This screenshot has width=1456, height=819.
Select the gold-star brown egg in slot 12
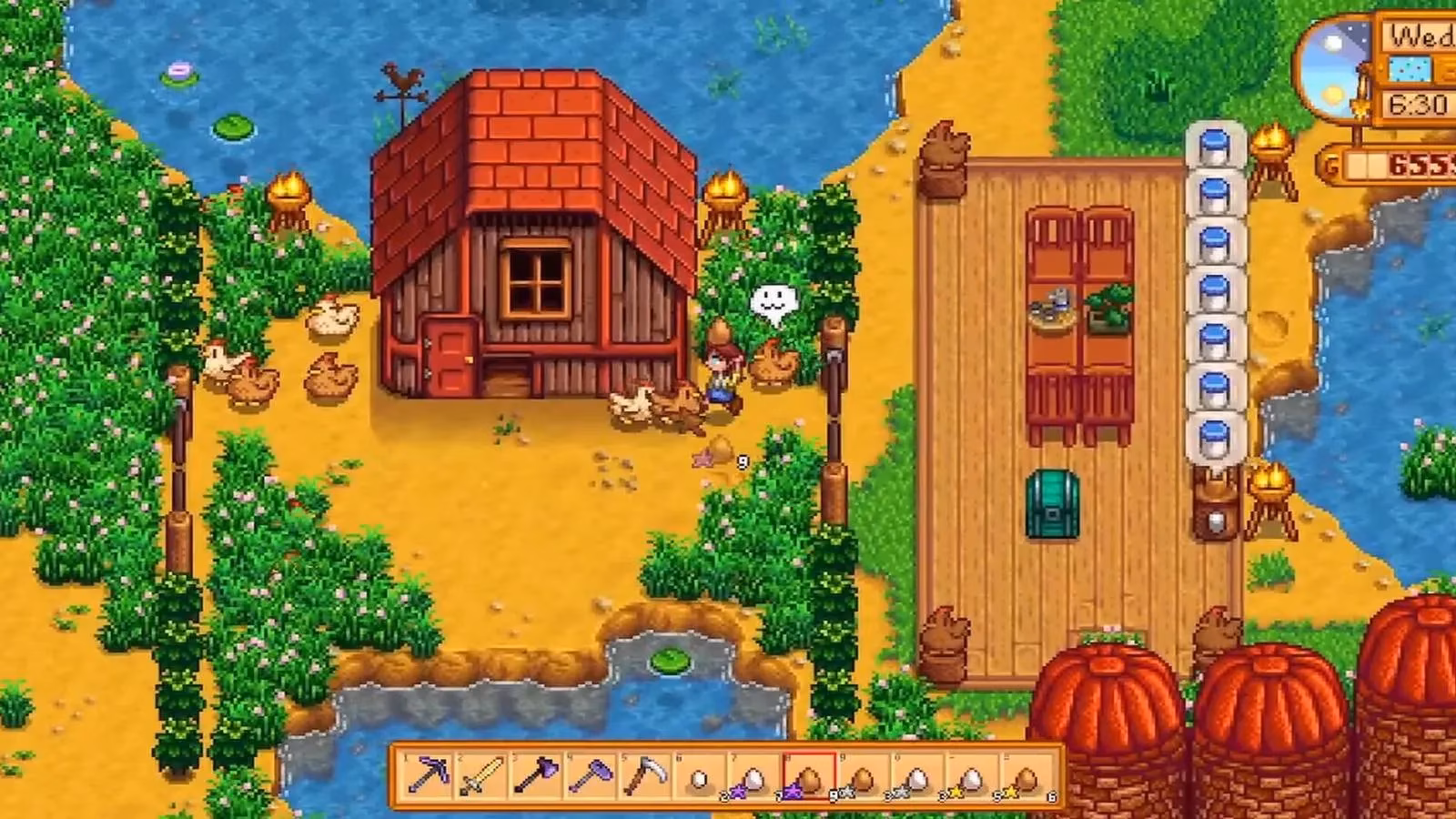pyautogui.click(x=1026, y=773)
